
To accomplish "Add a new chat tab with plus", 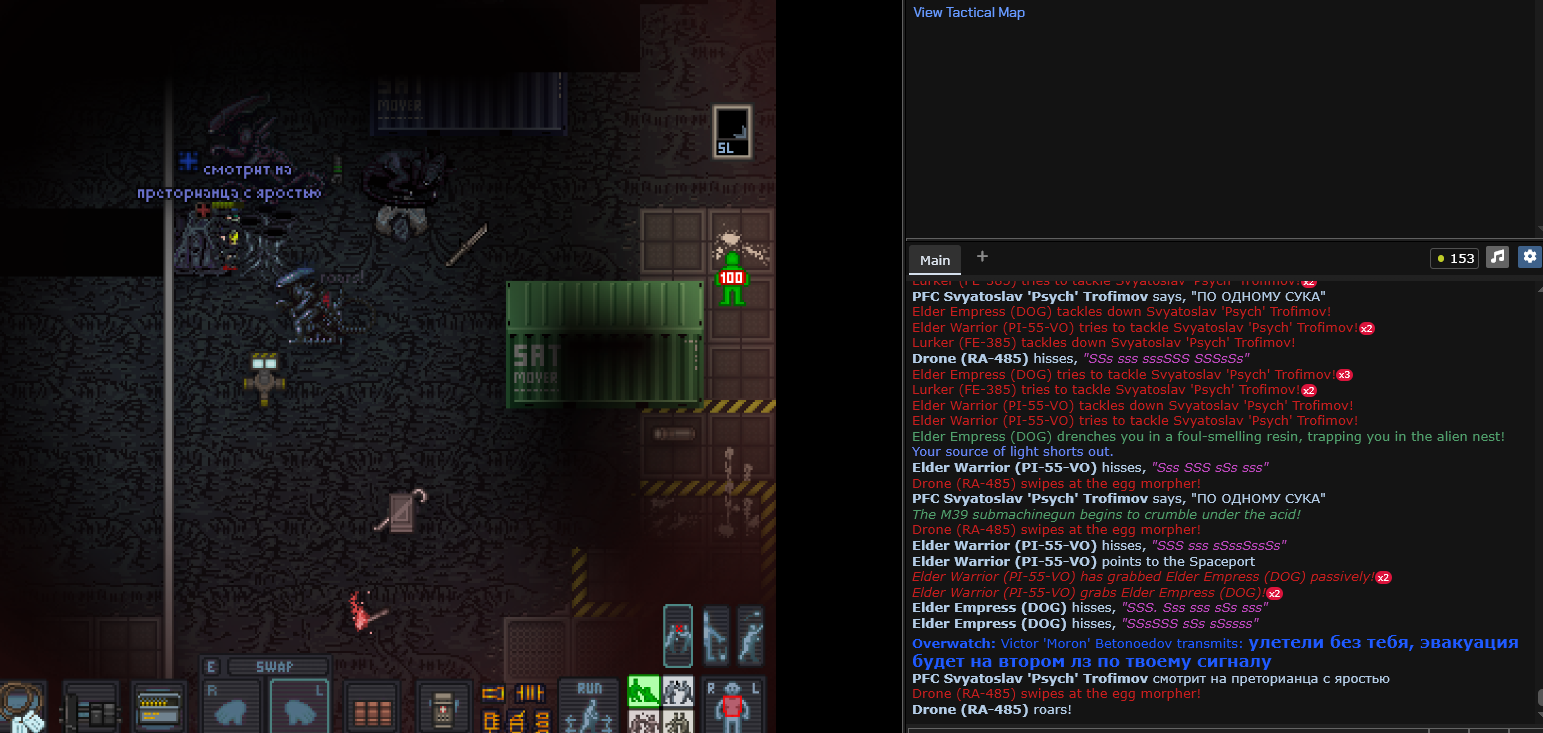I will click(982, 257).
